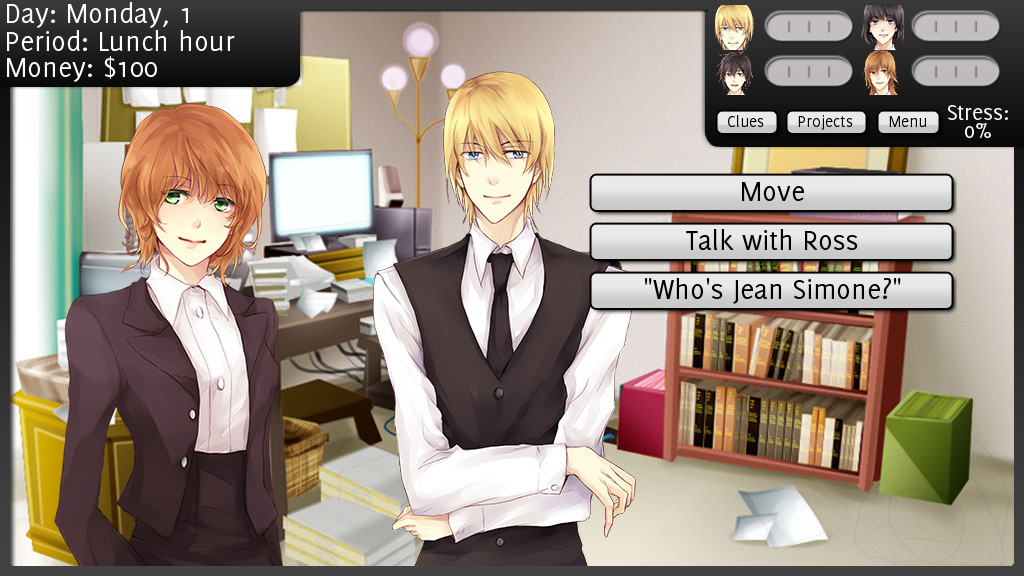Select Talk with Ross
The width and height of the screenshot is (1024, 576).
(771, 241)
